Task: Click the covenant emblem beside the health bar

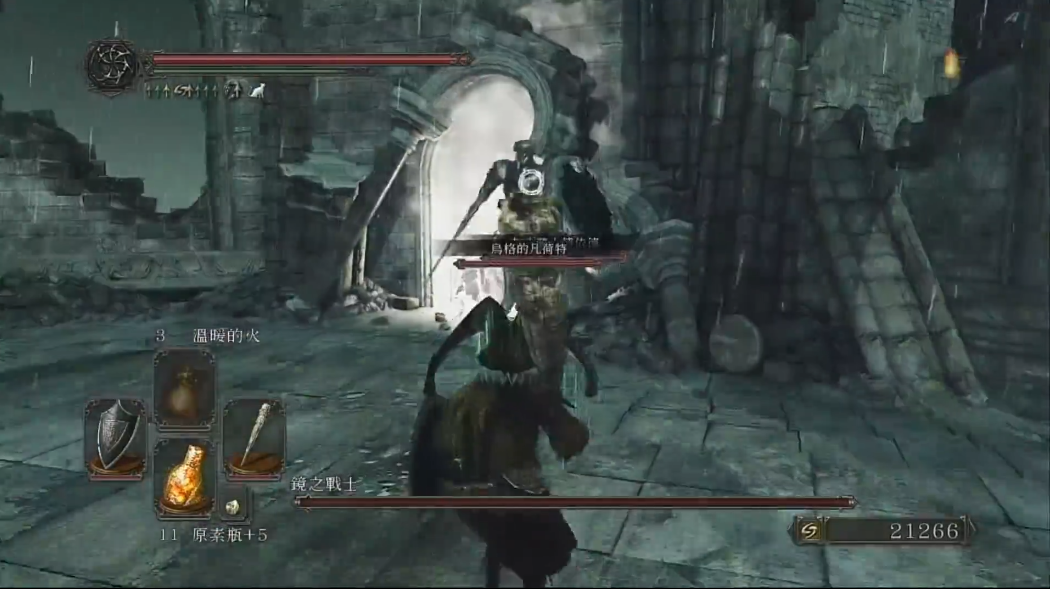Action: point(110,64)
